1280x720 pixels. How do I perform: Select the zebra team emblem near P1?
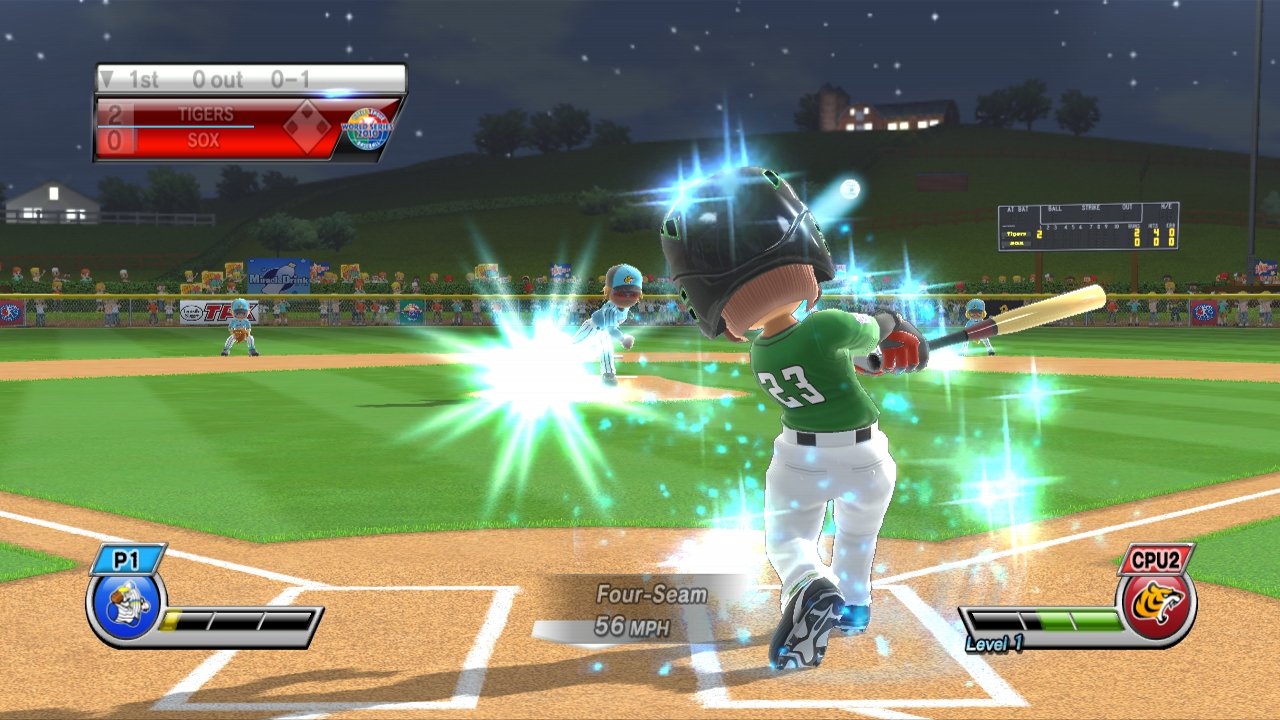[125, 608]
